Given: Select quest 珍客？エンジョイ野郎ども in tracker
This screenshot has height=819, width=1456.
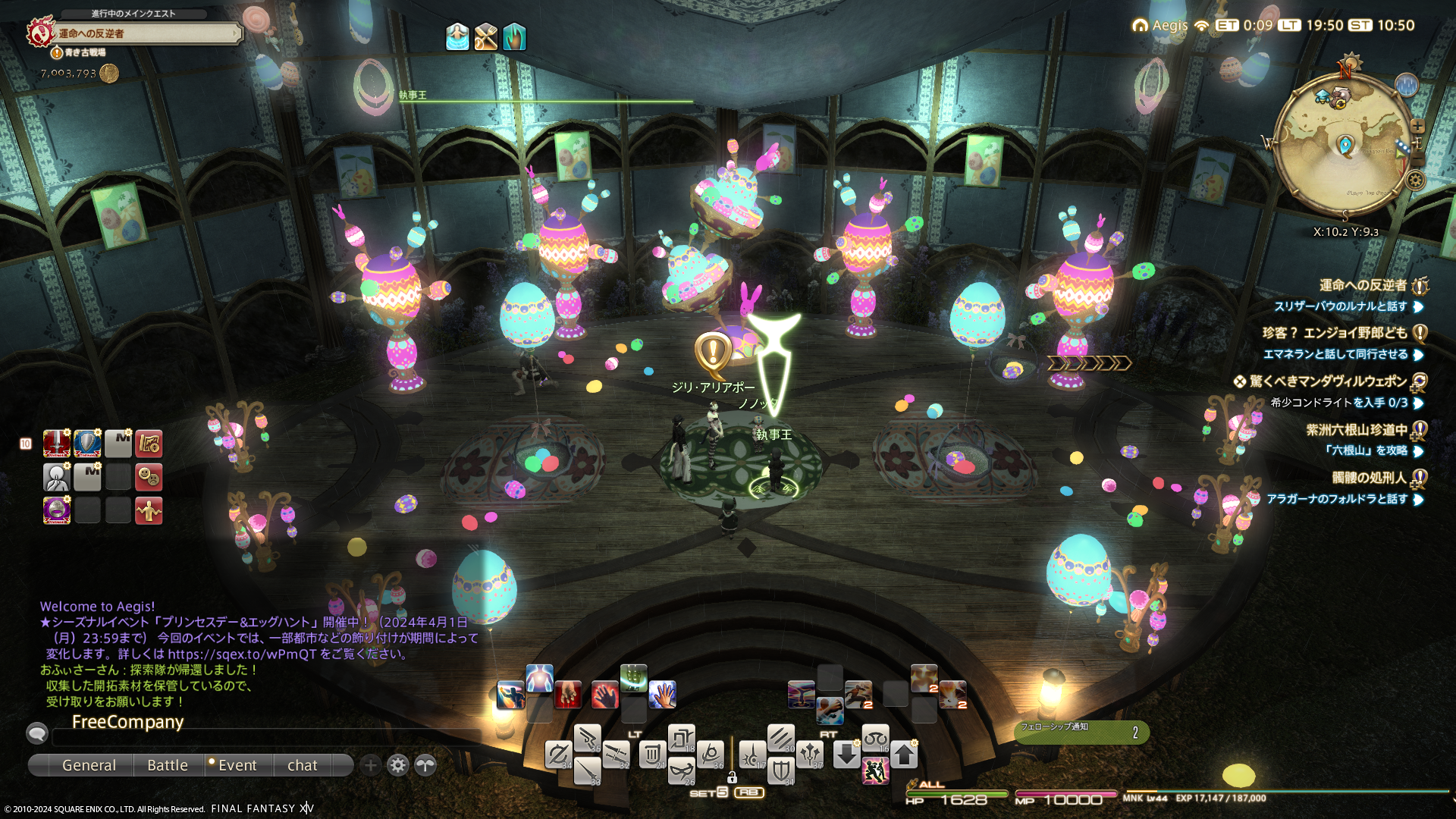Looking at the screenshot, I should pos(1333,333).
